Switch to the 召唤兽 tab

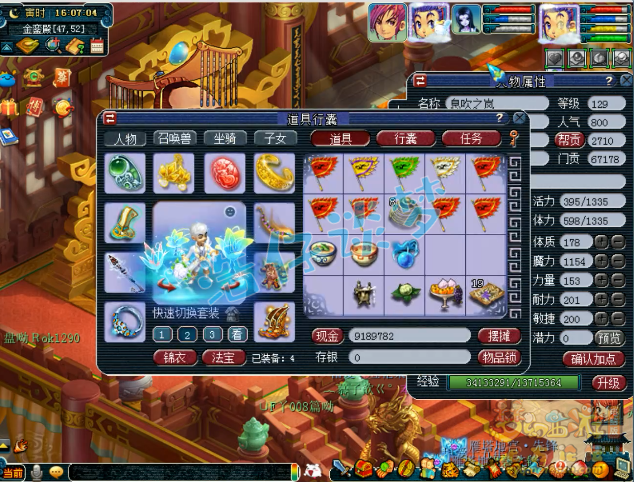175,139
